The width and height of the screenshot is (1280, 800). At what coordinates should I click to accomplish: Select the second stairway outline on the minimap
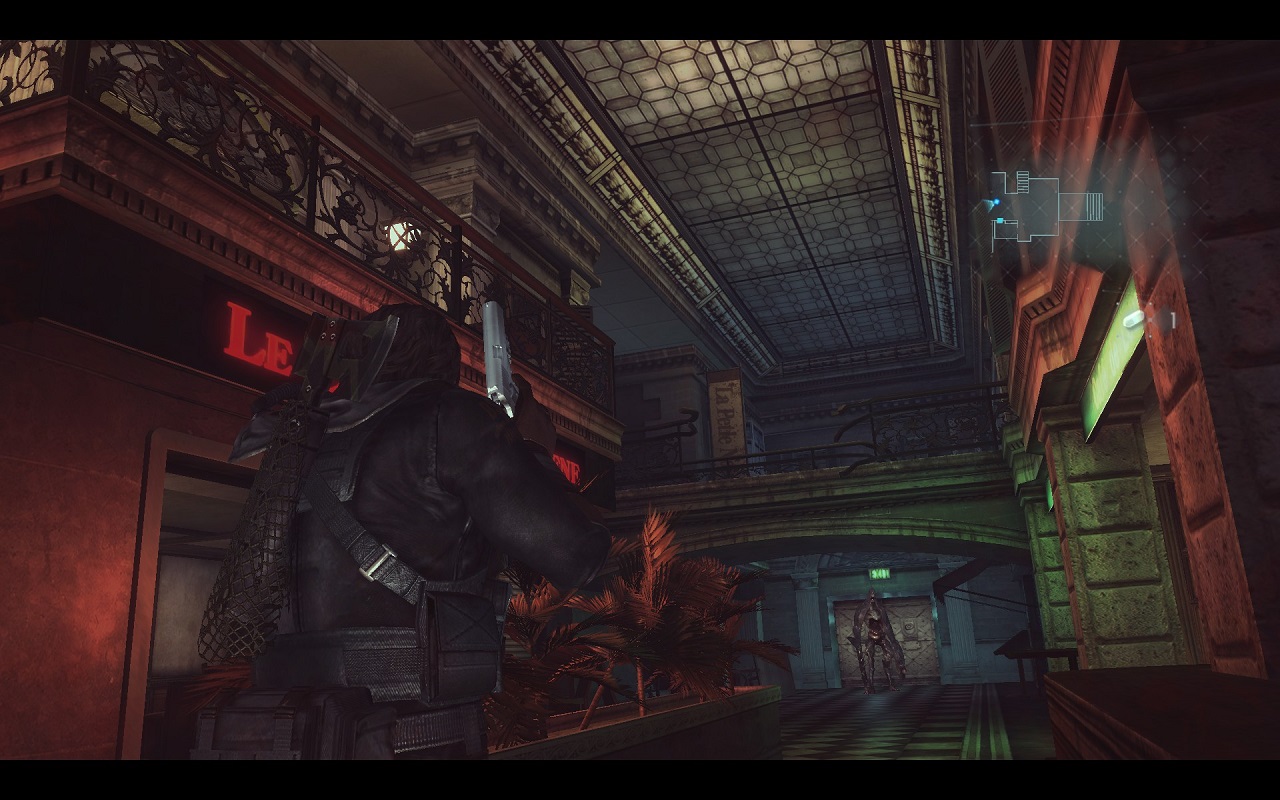(x=1094, y=205)
